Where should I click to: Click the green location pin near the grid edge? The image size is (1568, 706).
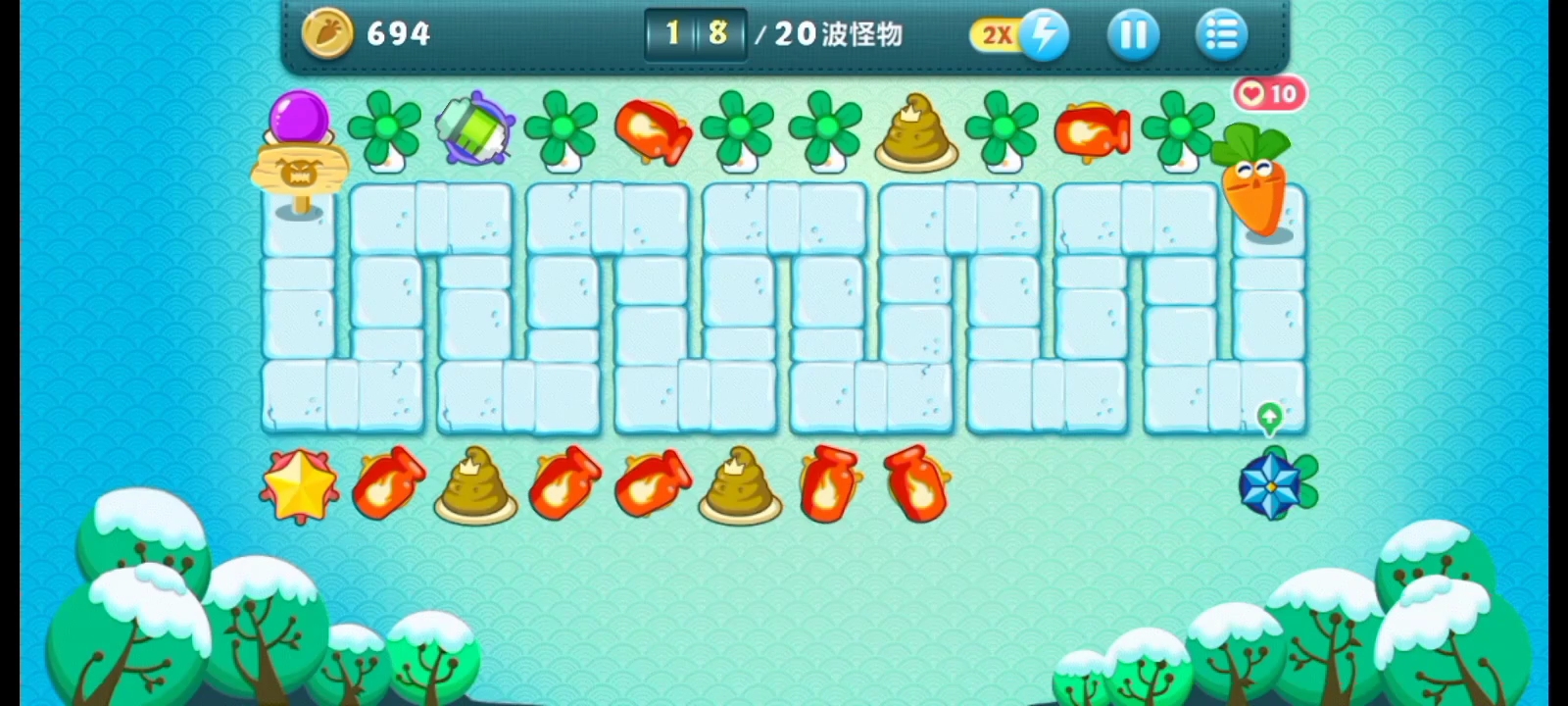(1269, 417)
